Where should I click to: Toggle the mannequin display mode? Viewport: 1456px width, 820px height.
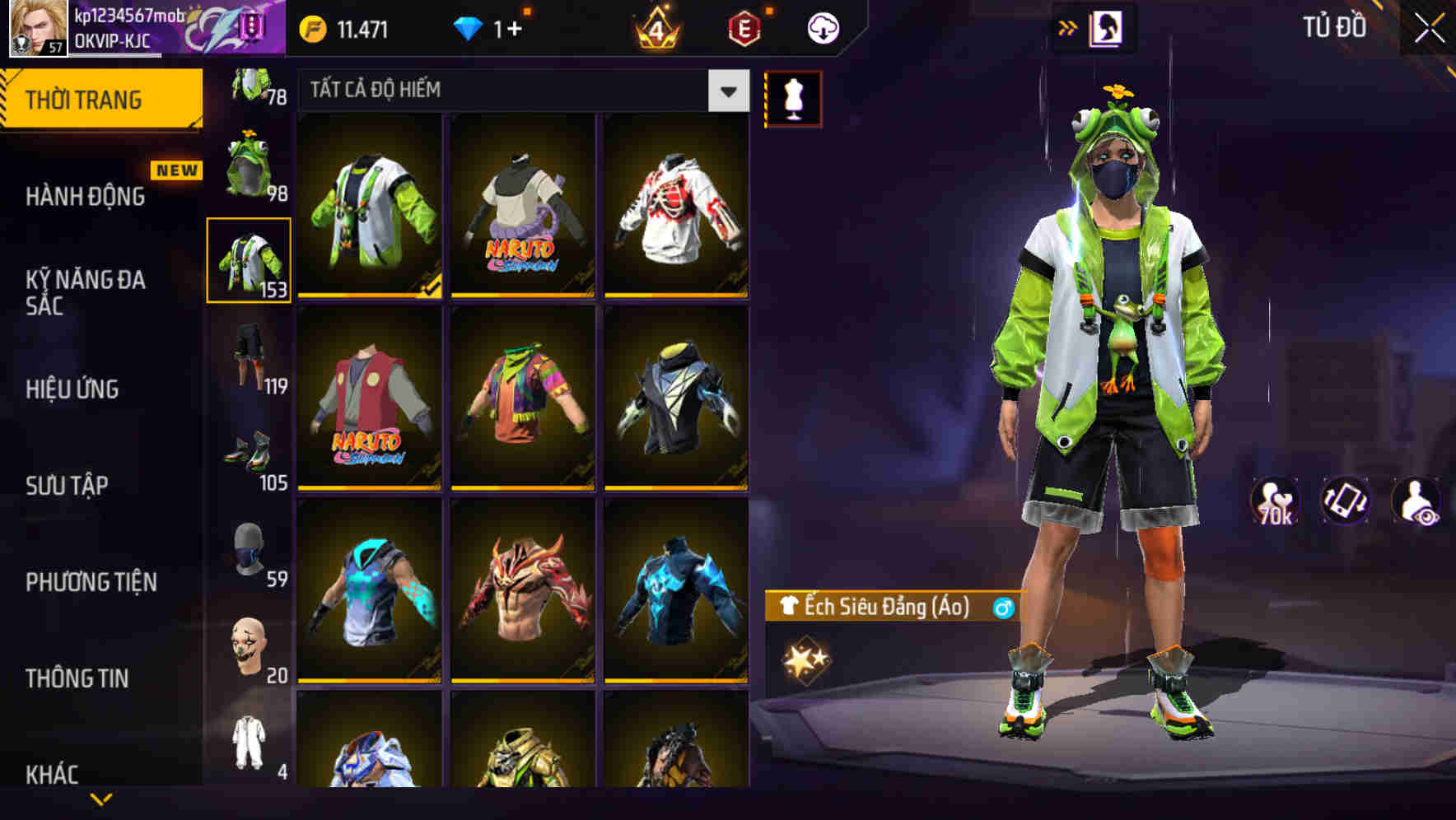(794, 96)
